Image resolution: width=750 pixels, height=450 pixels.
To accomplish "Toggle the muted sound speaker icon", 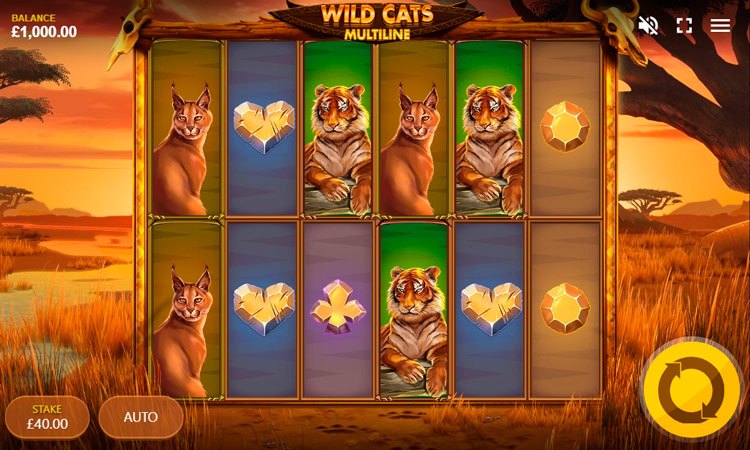I will pos(648,26).
